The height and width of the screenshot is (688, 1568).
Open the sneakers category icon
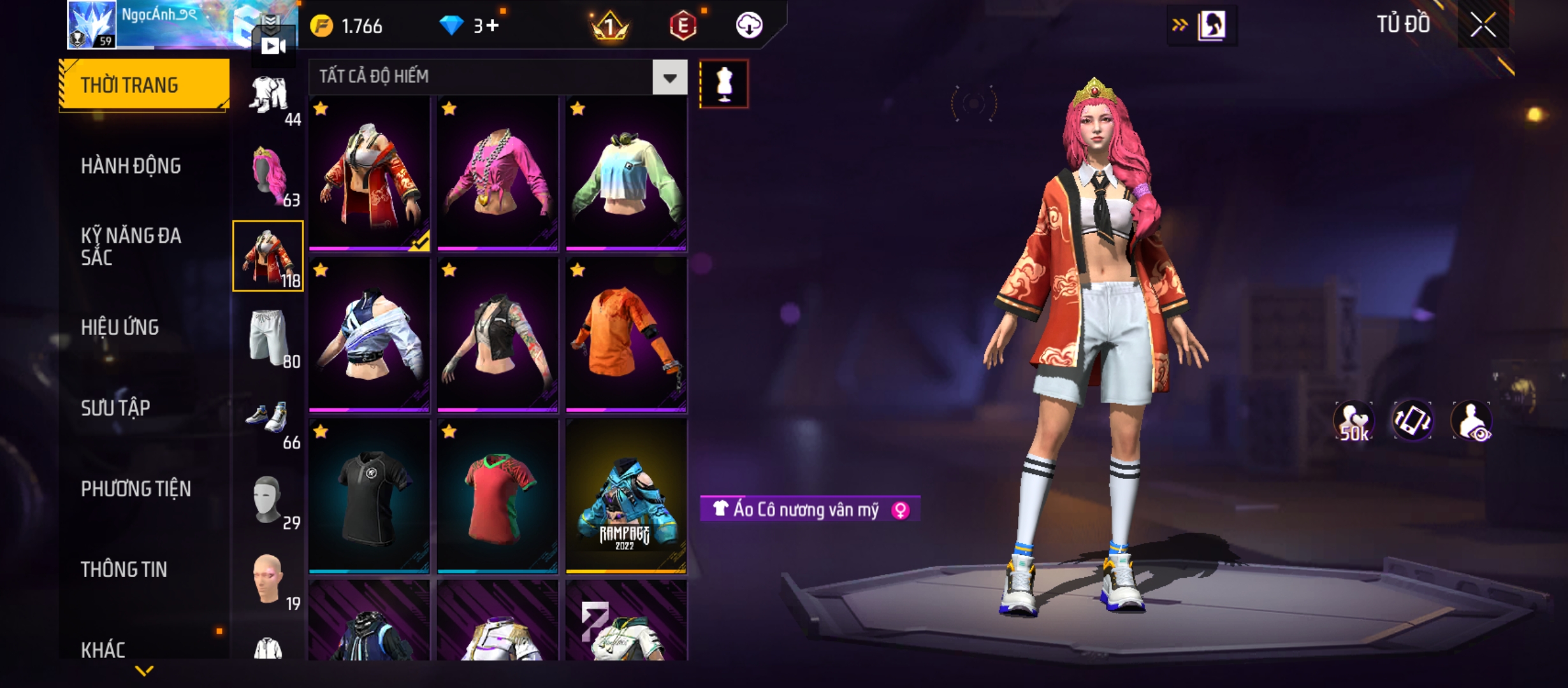tap(269, 419)
